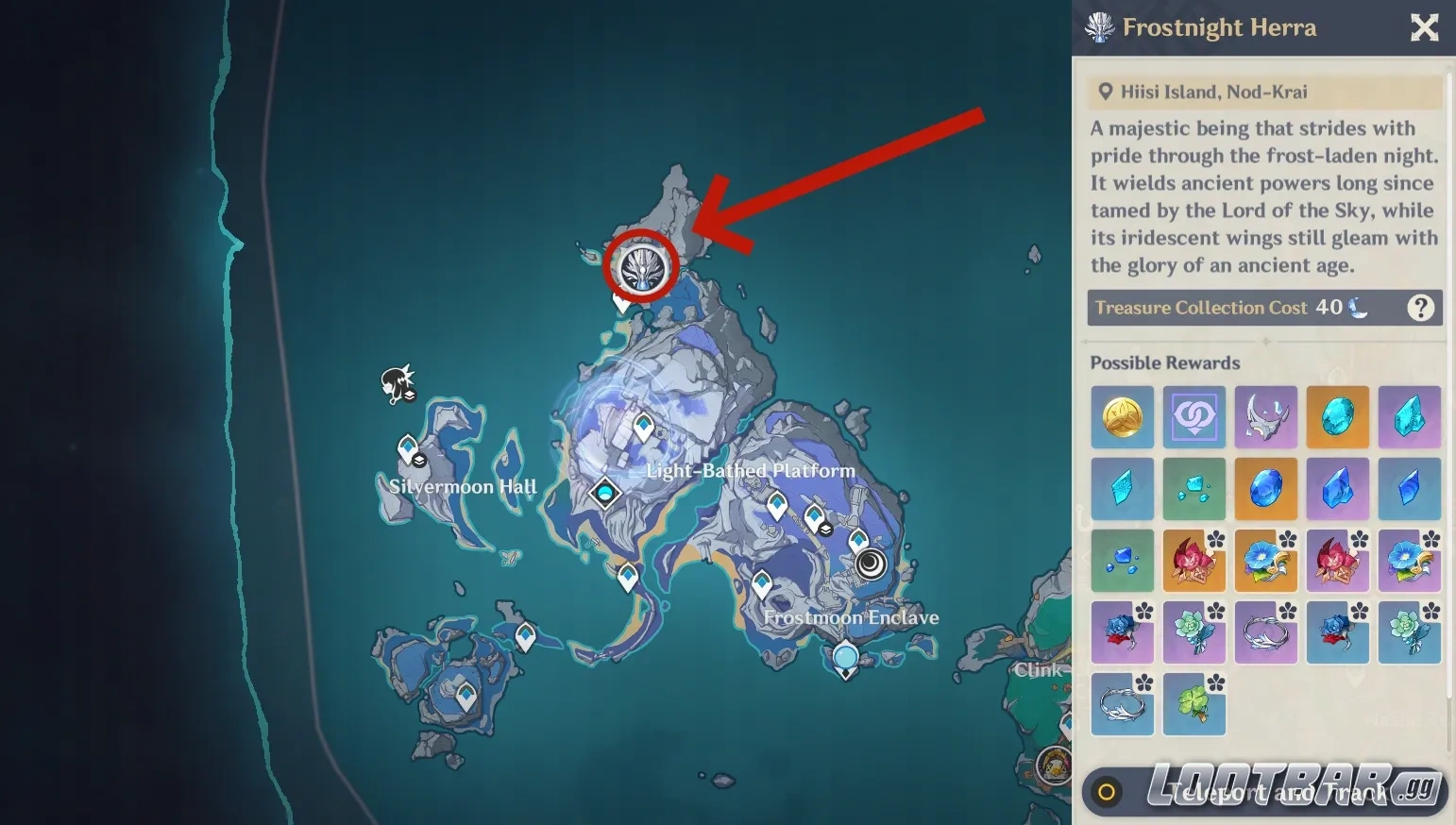The height and width of the screenshot is (825, 1456).
Task: Select the silver ring artifact reward
Action: pos(1266,632)
